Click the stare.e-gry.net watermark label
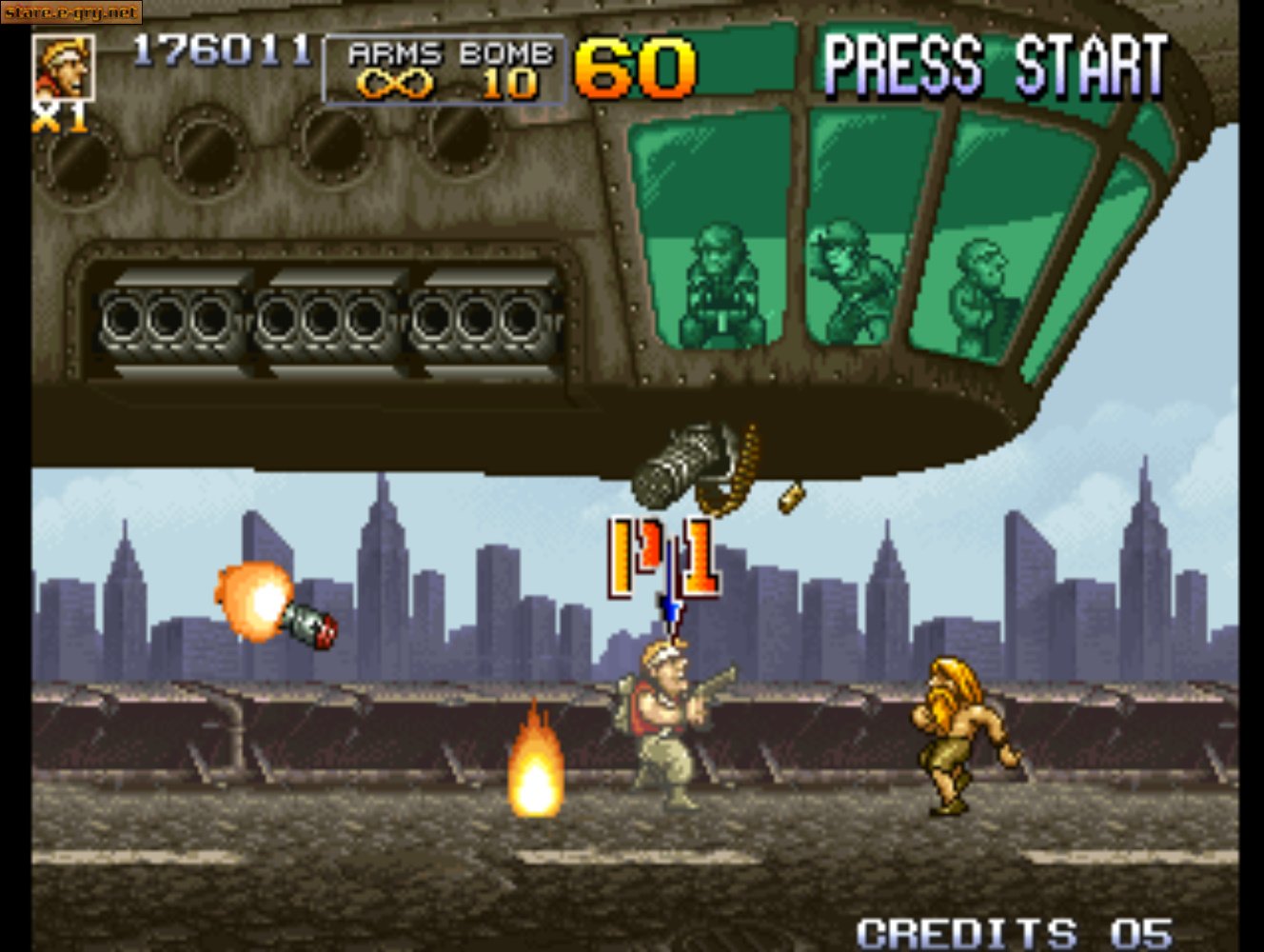1264x952 pixels. [69, 13]
